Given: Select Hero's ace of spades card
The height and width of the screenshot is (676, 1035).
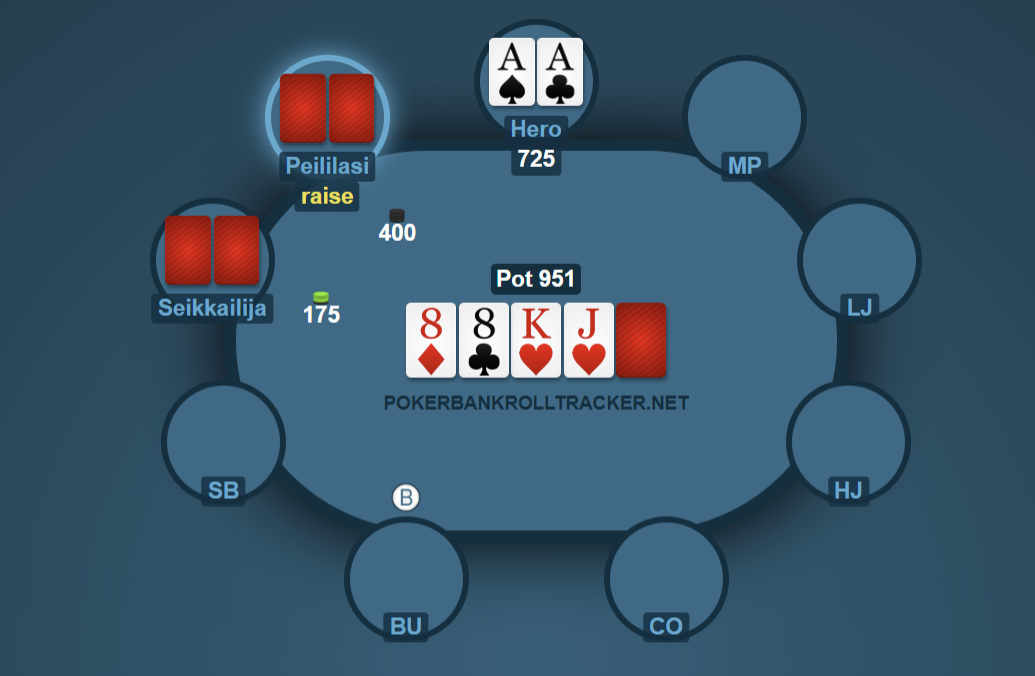Looking at the screenshot, I should (512, 72).
